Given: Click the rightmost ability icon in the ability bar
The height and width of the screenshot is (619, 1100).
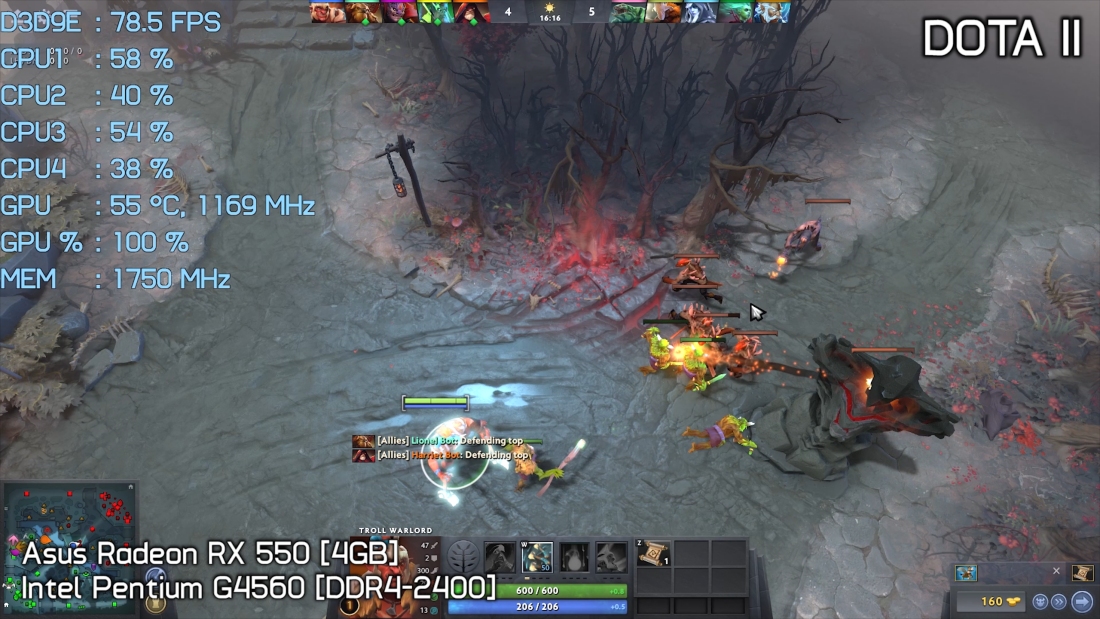Looking at the screenshot, I should pos(611,557).
